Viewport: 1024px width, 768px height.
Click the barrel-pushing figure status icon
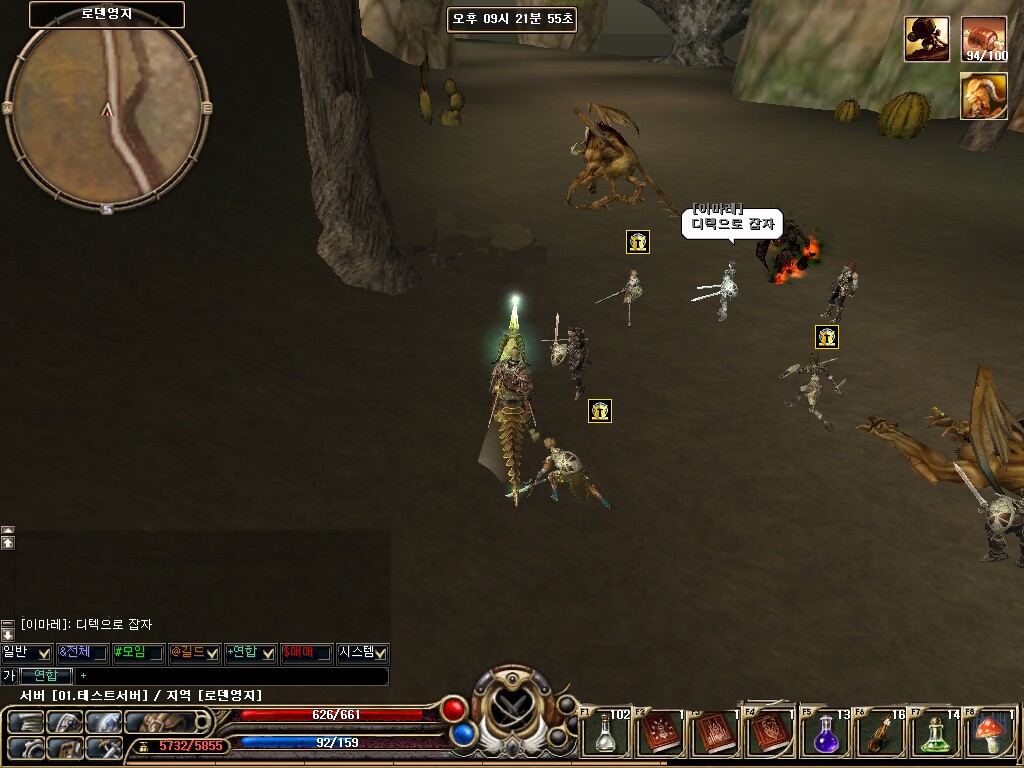pyautogui.click(x=927, y=39)
